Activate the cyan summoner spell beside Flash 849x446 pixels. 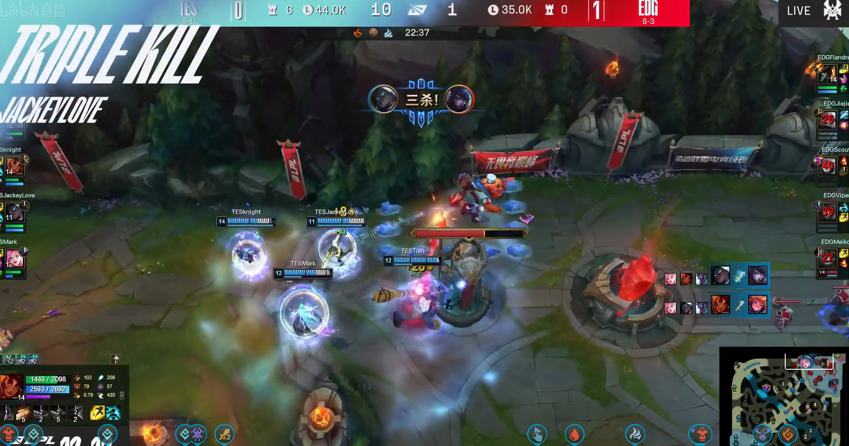click(113, 412)
